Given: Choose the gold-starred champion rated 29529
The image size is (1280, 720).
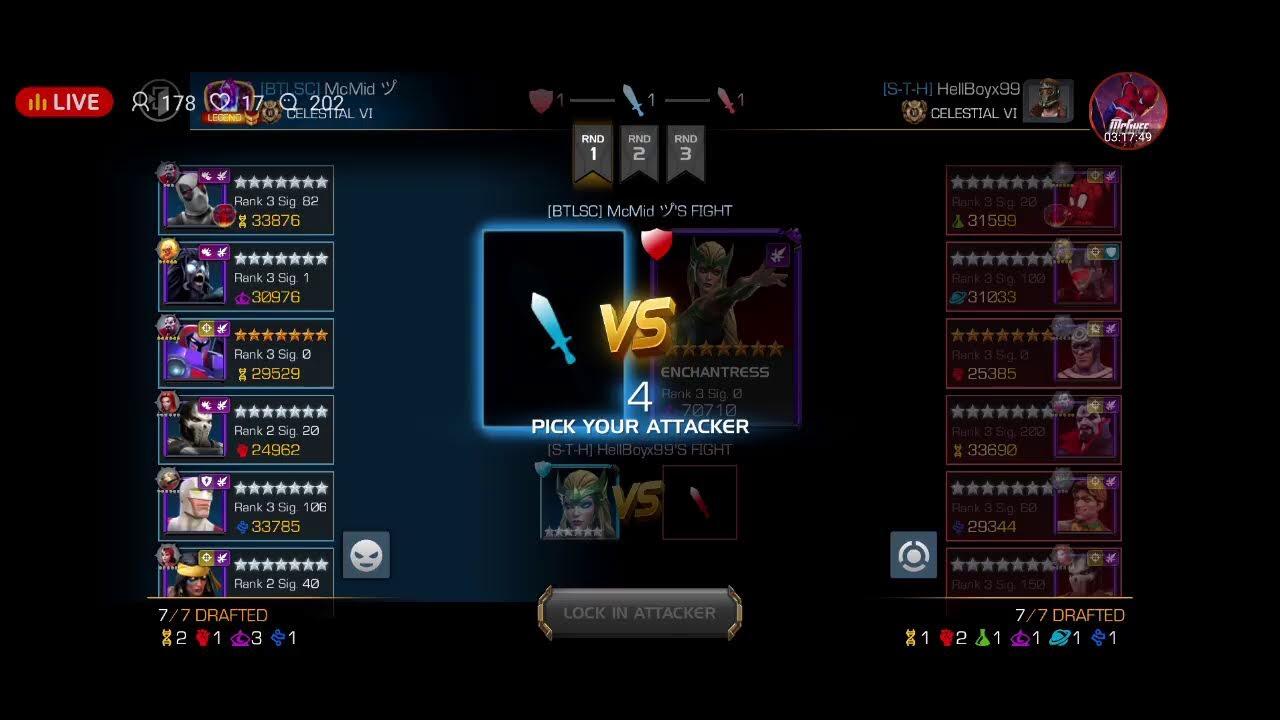Looking at the screenshot, I should pos(246,354).
